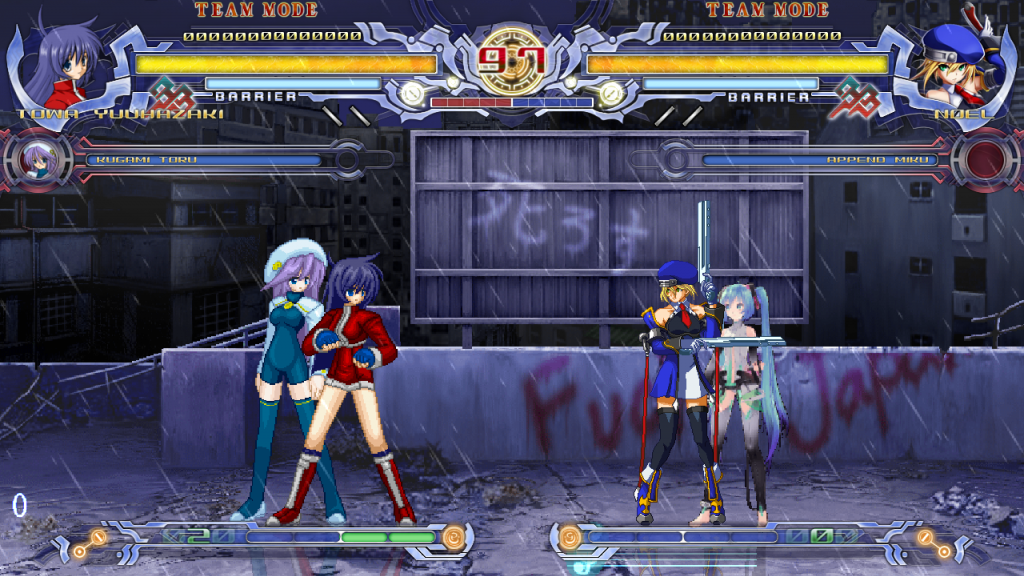Viewport: 1024px width, 576px height.
Task: Click the Append Miku partner emblem
Action: coord(984,160)
